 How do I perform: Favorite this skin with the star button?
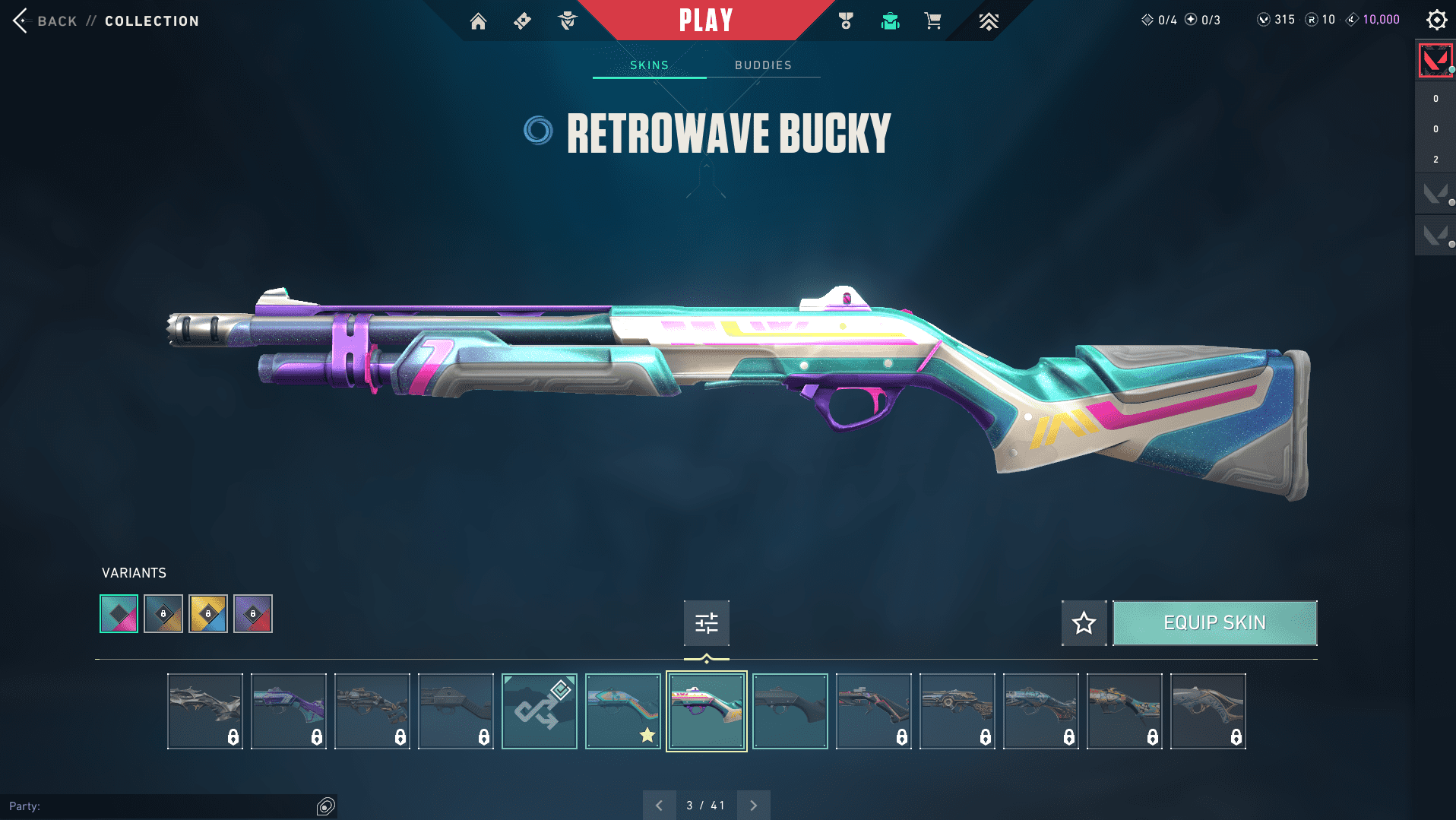tap(1084, 623)
